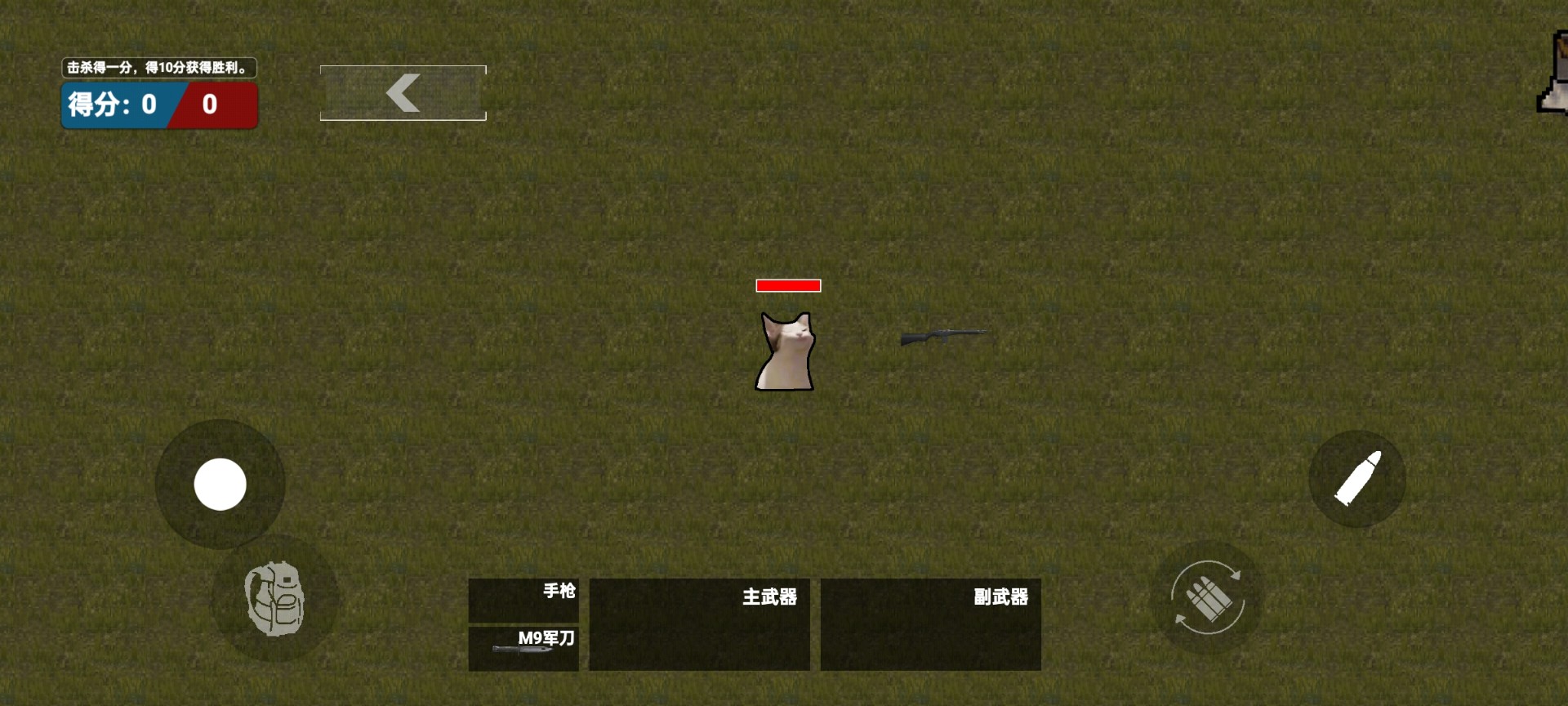The height and width of the screenshot is (706, 1568).
Task: Tap the red health bar above the cat
Action: click(x=787, y=285)
